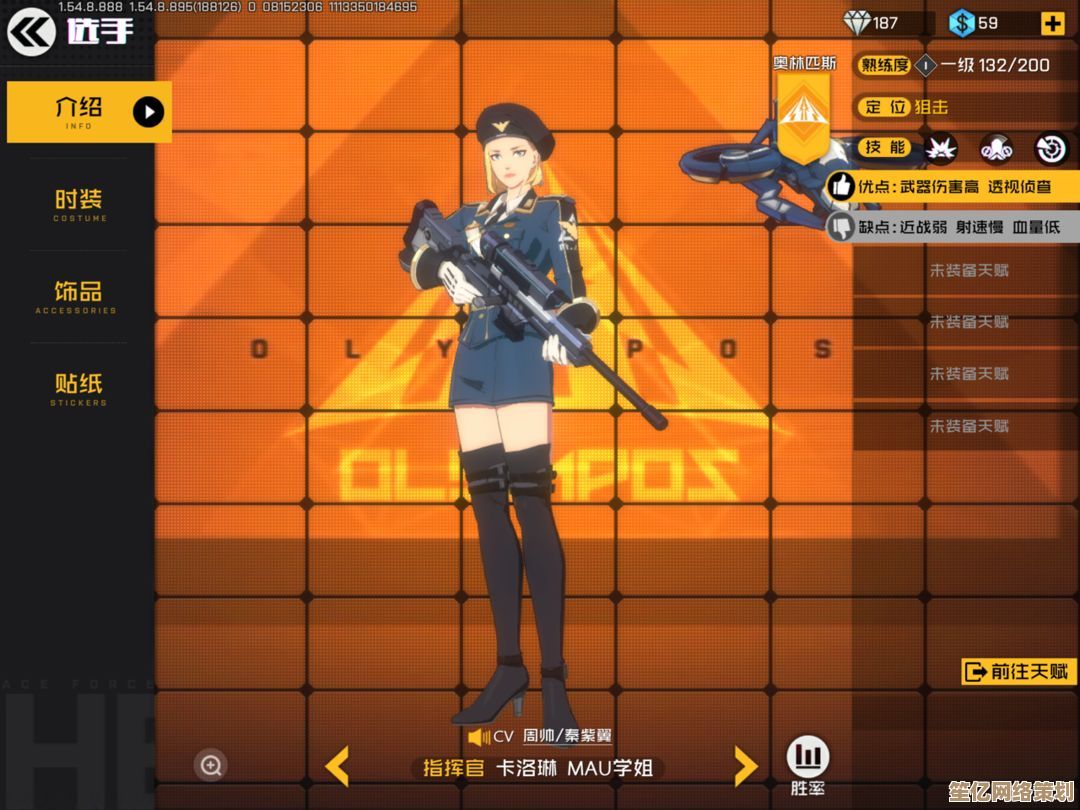Open the 时装 COSTUME tab
Image resolution: width=1080 pixels, height=810 pixels.
tap(79, 203)
